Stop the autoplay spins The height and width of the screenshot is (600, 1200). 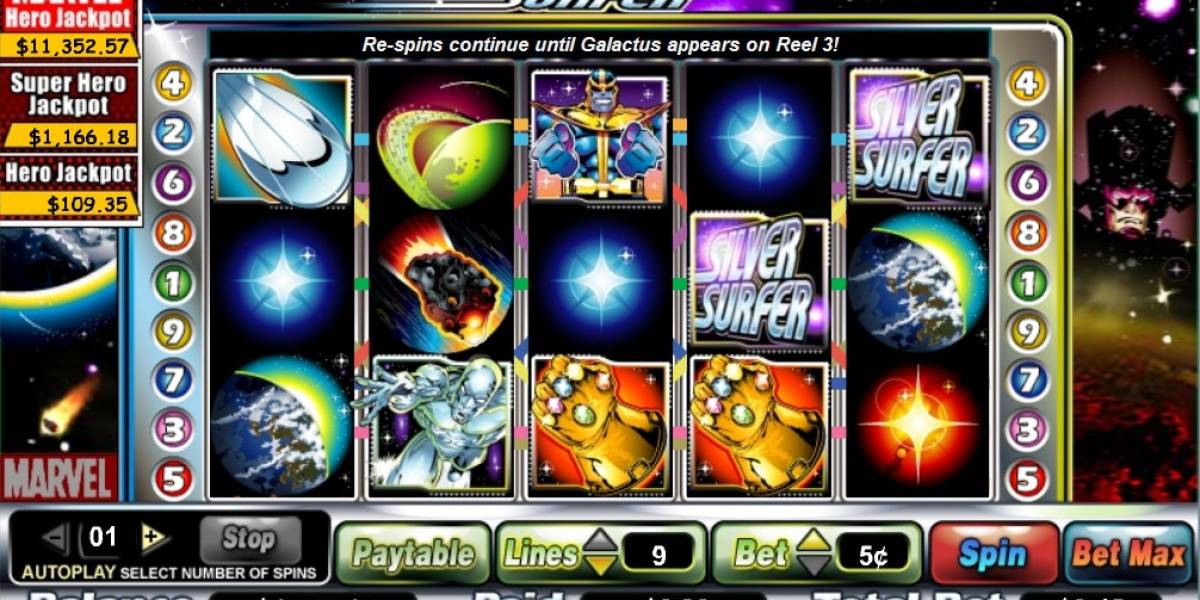[249, 539]
